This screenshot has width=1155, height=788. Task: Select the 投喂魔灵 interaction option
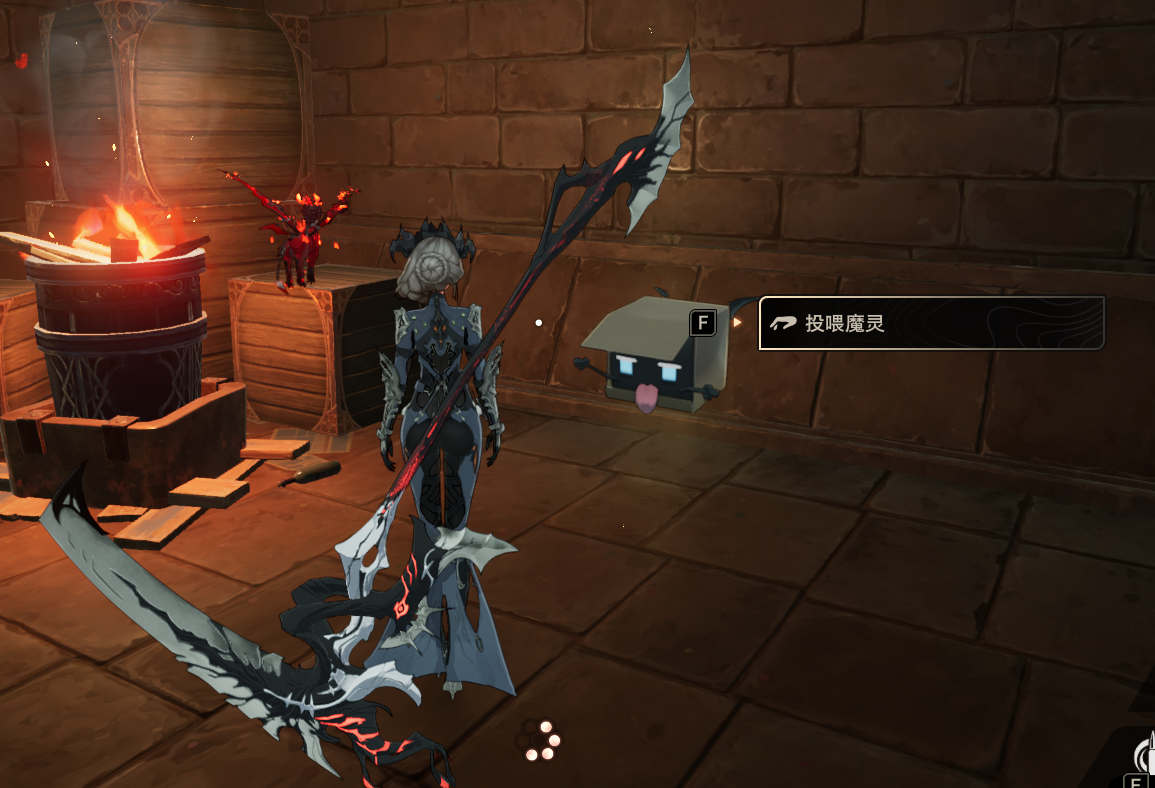[930, 323]
